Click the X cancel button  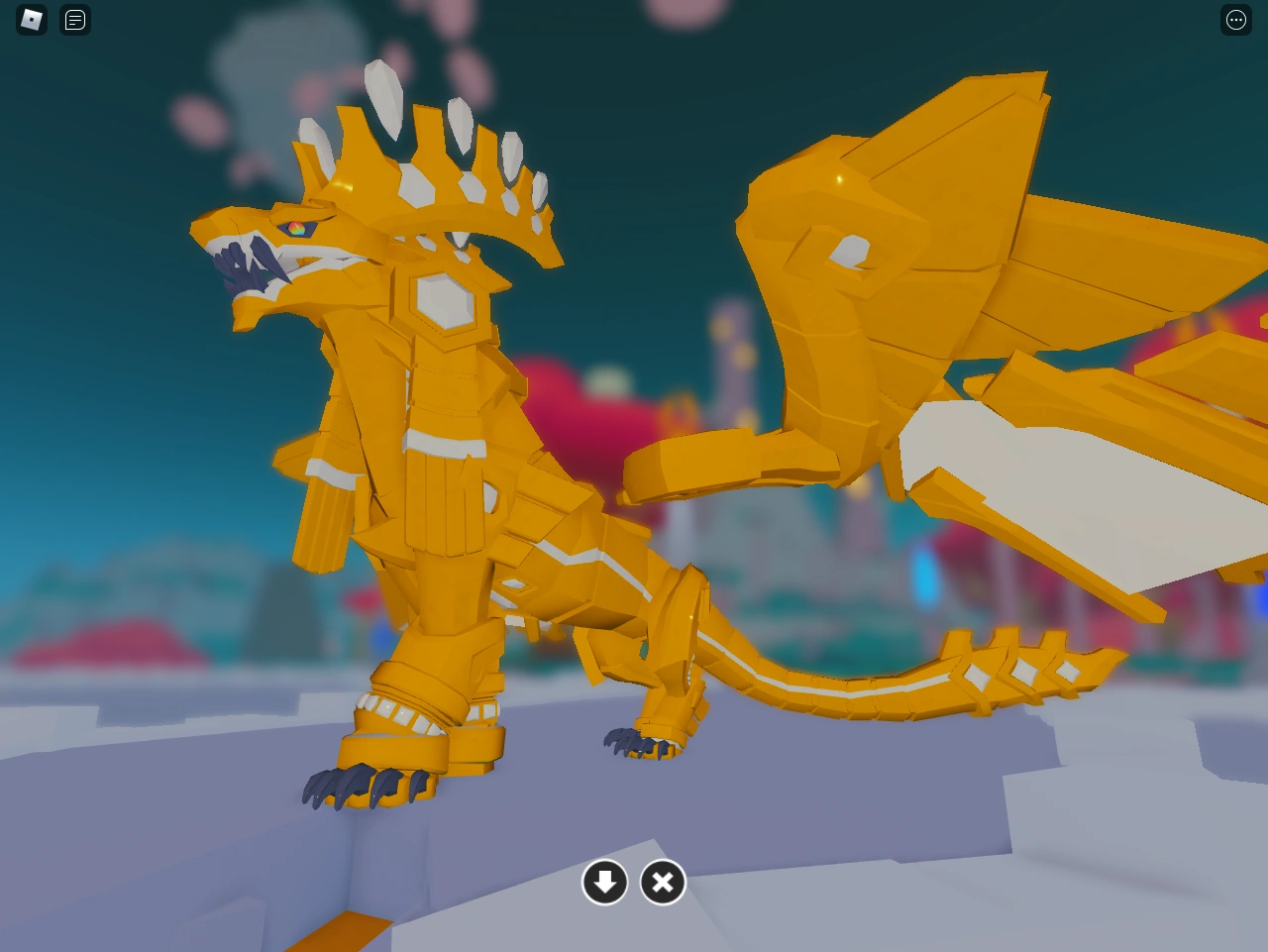(663, 882)
